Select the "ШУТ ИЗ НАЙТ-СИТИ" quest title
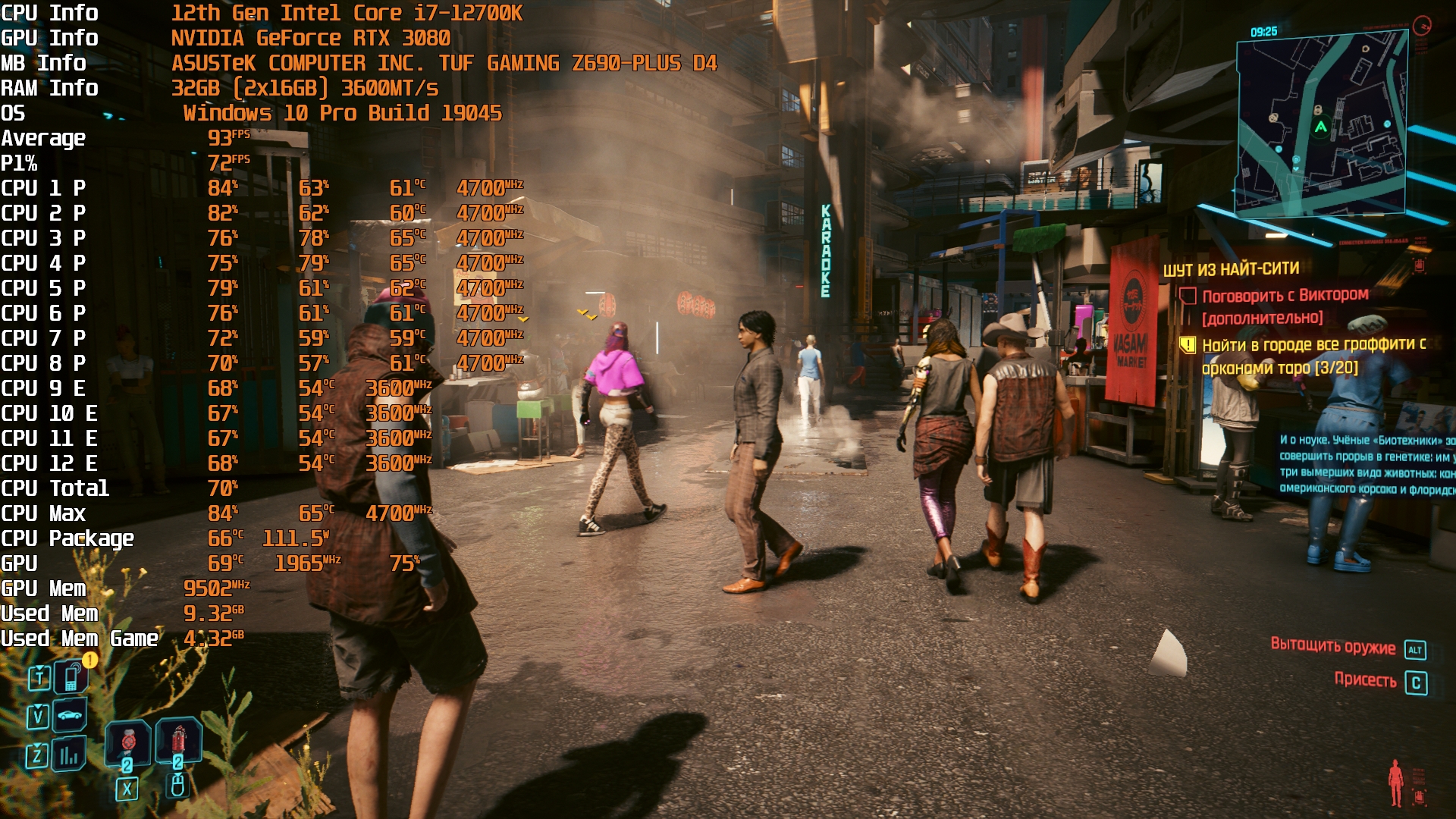The height and width of the screenshot is (819, 1456). pos(1231,269)
